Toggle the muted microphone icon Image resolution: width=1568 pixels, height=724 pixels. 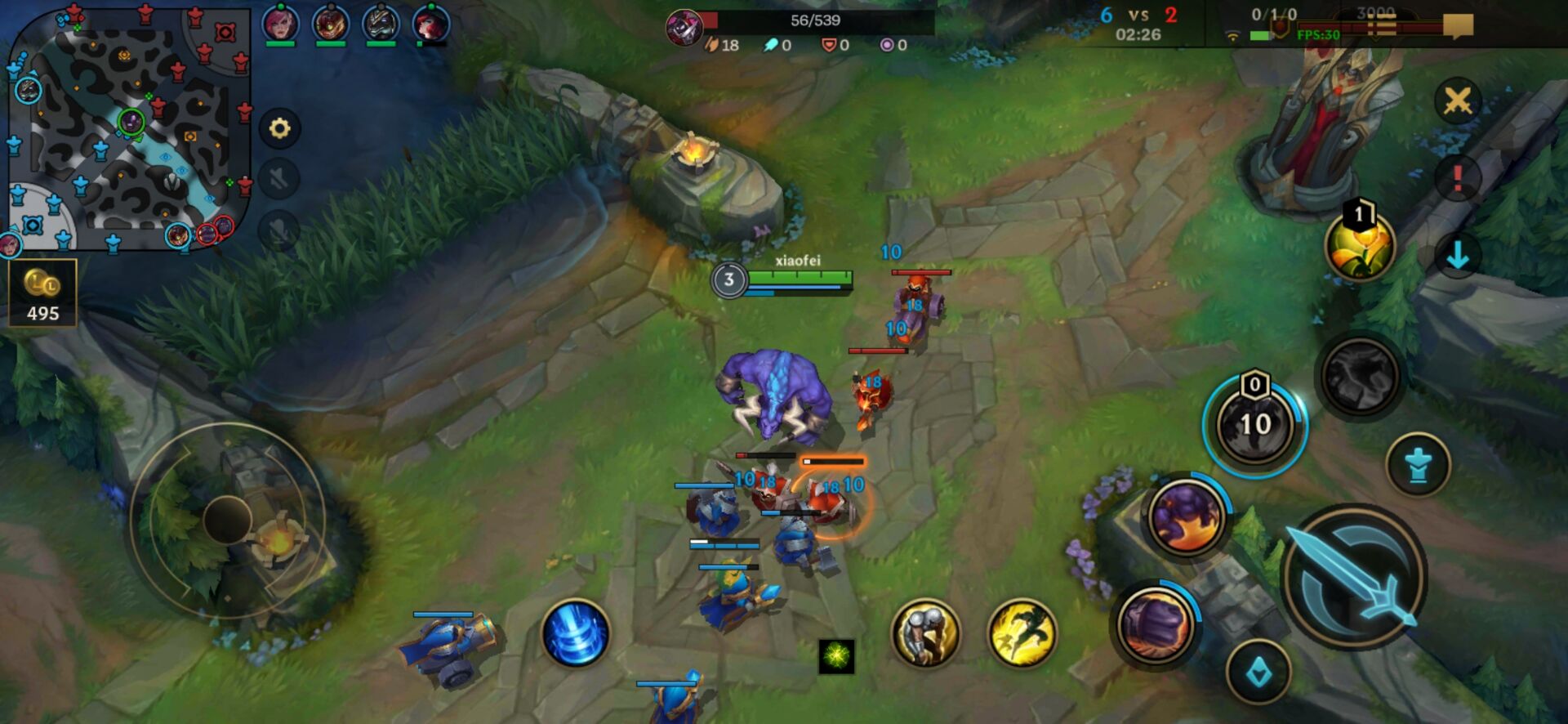[279, 230]
